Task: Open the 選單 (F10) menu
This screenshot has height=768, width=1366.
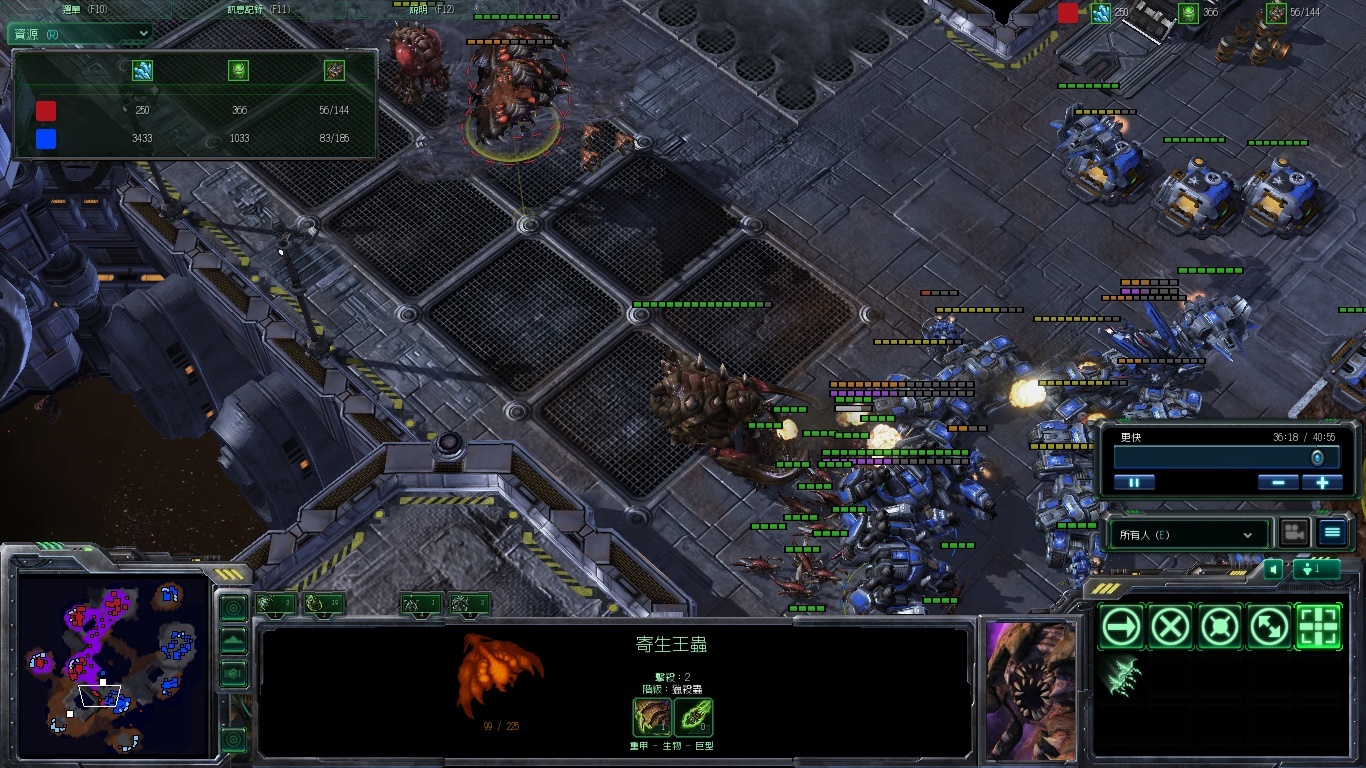Action: 85,9
